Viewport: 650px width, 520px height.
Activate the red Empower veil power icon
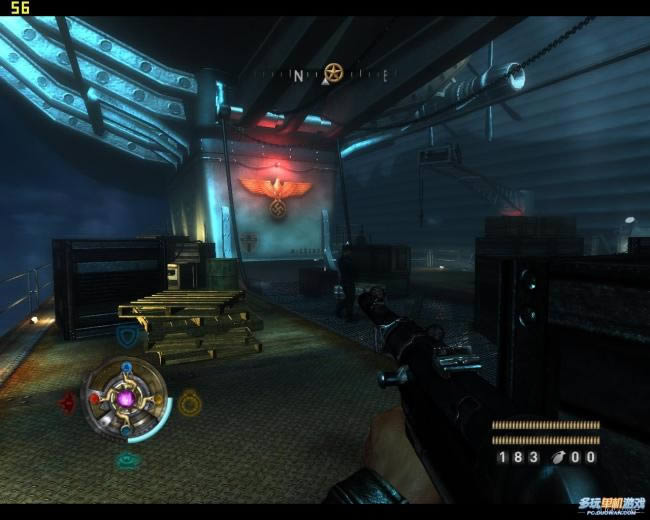pos(68,402)
